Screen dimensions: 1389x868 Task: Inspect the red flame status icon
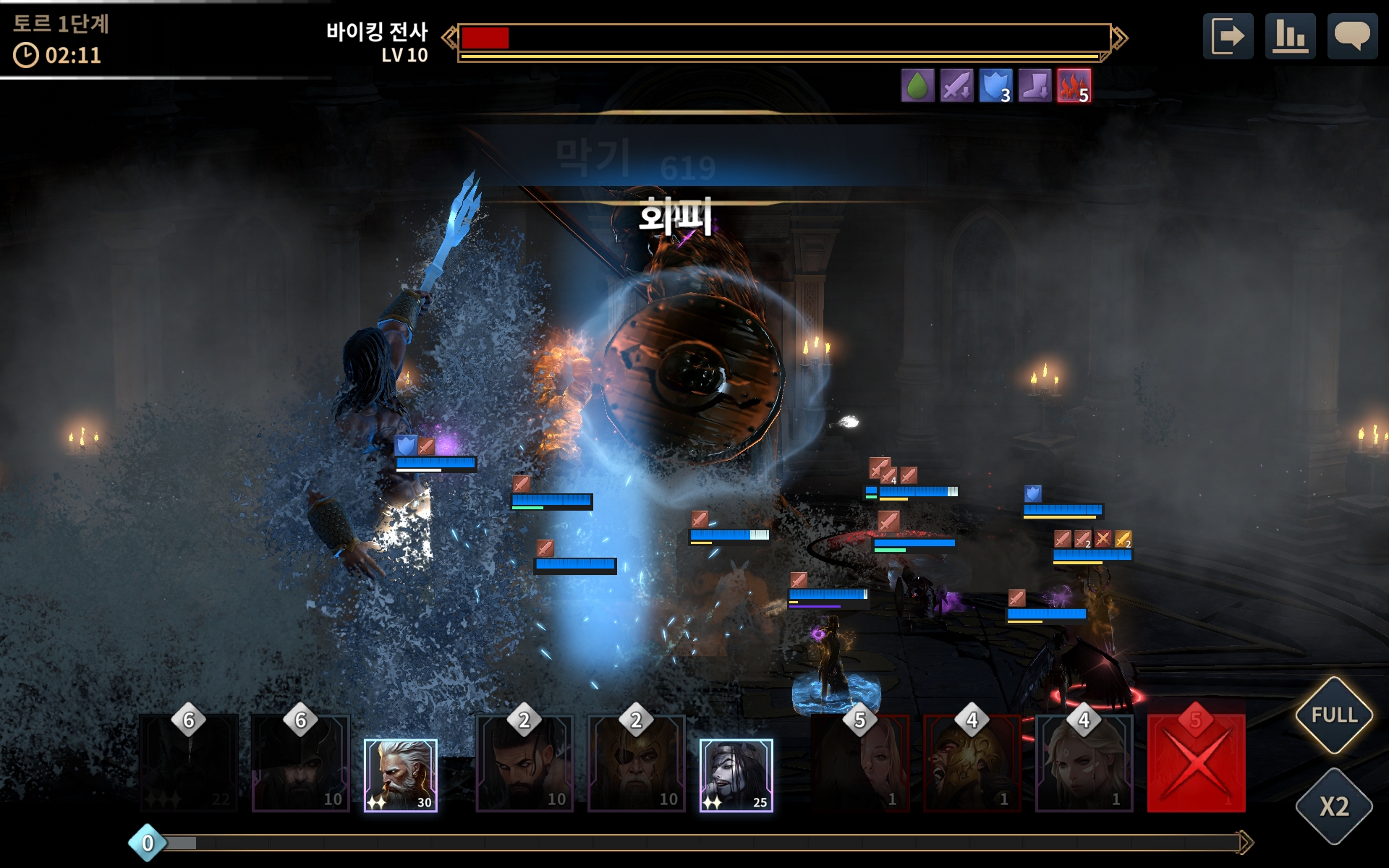(x=1074, y=86)
